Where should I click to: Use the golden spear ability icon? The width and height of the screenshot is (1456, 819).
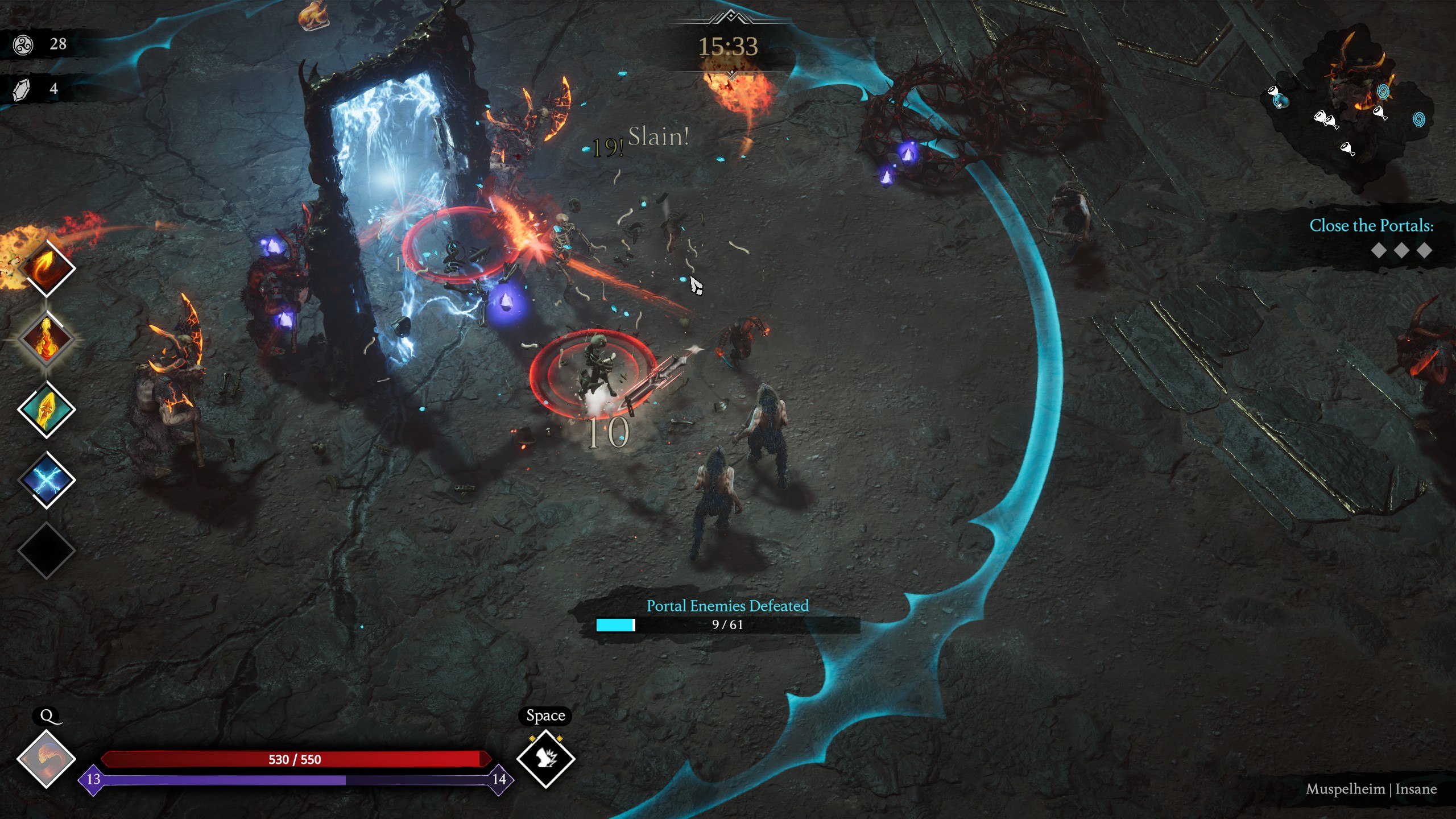point(47,409)
